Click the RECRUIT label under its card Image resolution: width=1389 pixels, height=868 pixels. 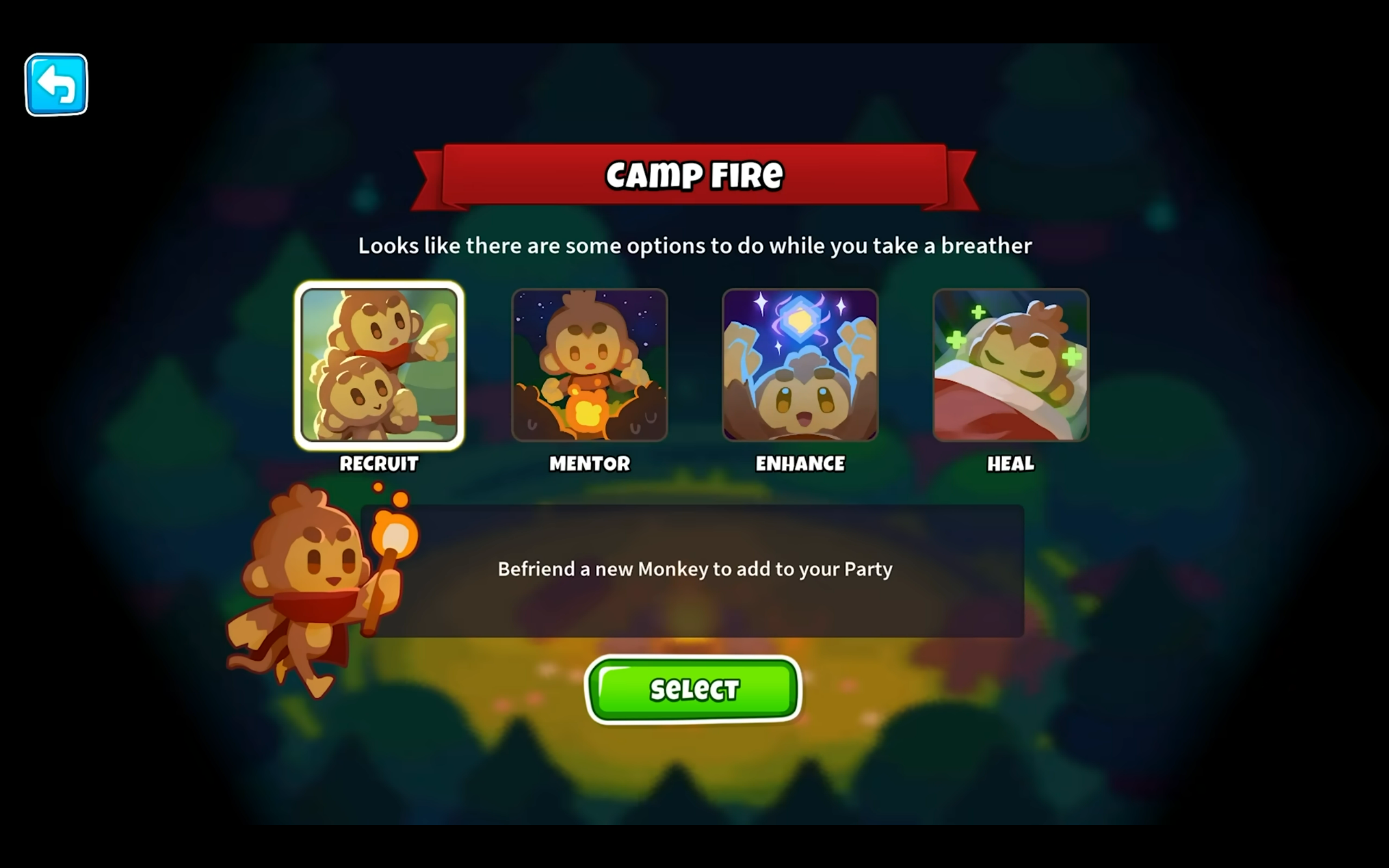click(x=379, y=464)
